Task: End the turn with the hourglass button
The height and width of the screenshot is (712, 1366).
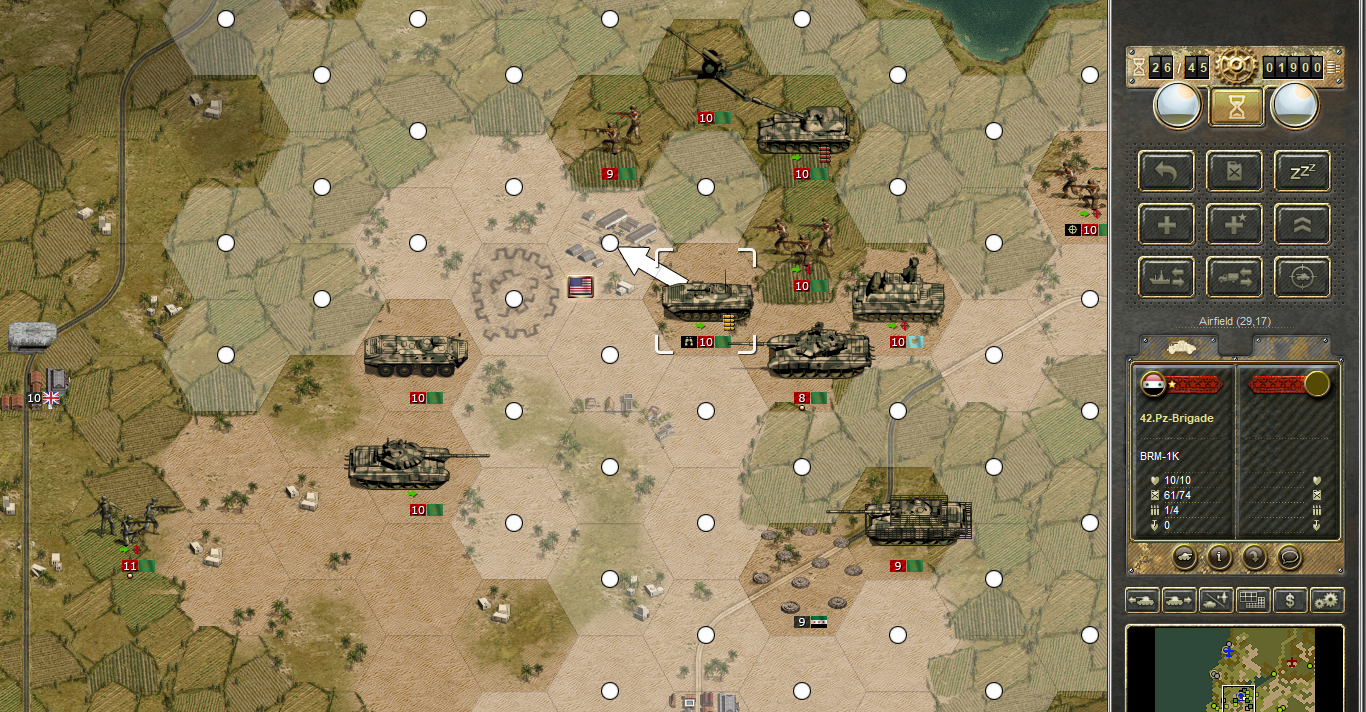Action: pyautogui.click(x=1234, y=106)
